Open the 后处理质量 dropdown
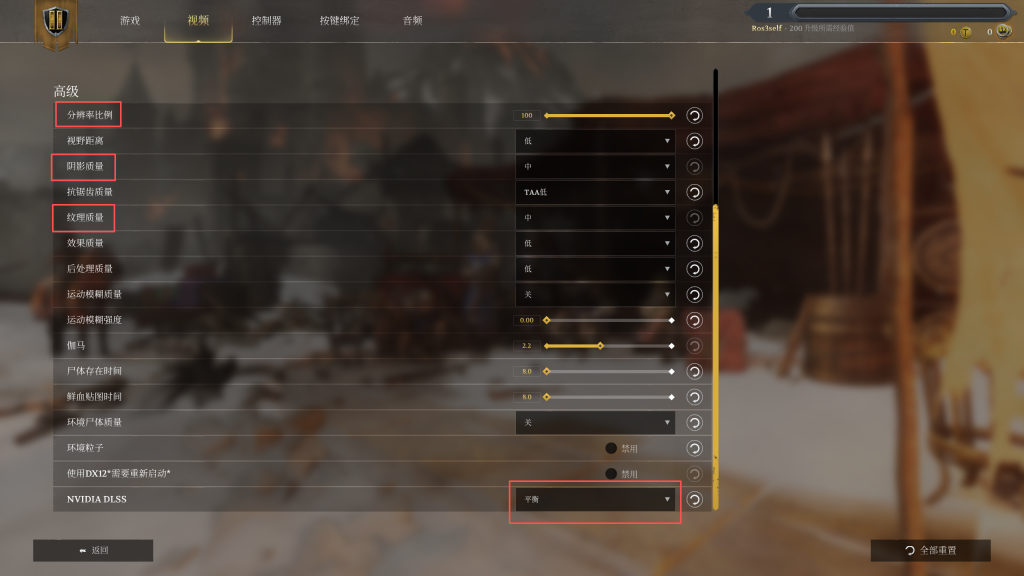Viewport: 1024px width, 576px height. pyautogui.click(x=595, y=269)
